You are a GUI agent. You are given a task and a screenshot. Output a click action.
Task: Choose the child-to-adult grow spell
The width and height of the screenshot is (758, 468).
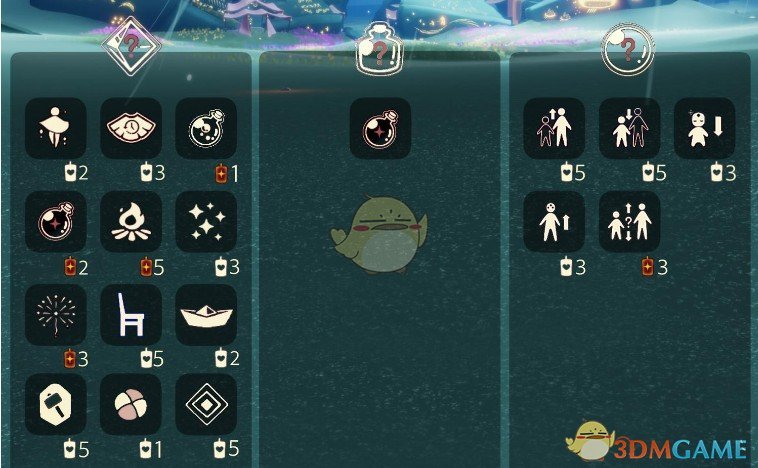tap(554, 128)
